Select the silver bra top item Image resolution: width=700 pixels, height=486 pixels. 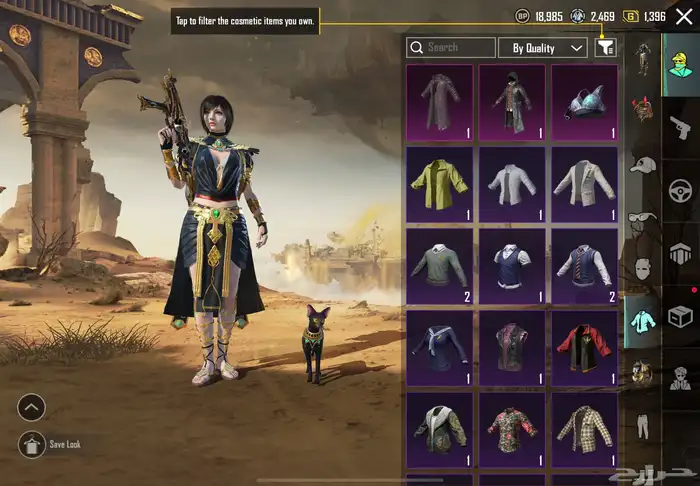[585, 102]
